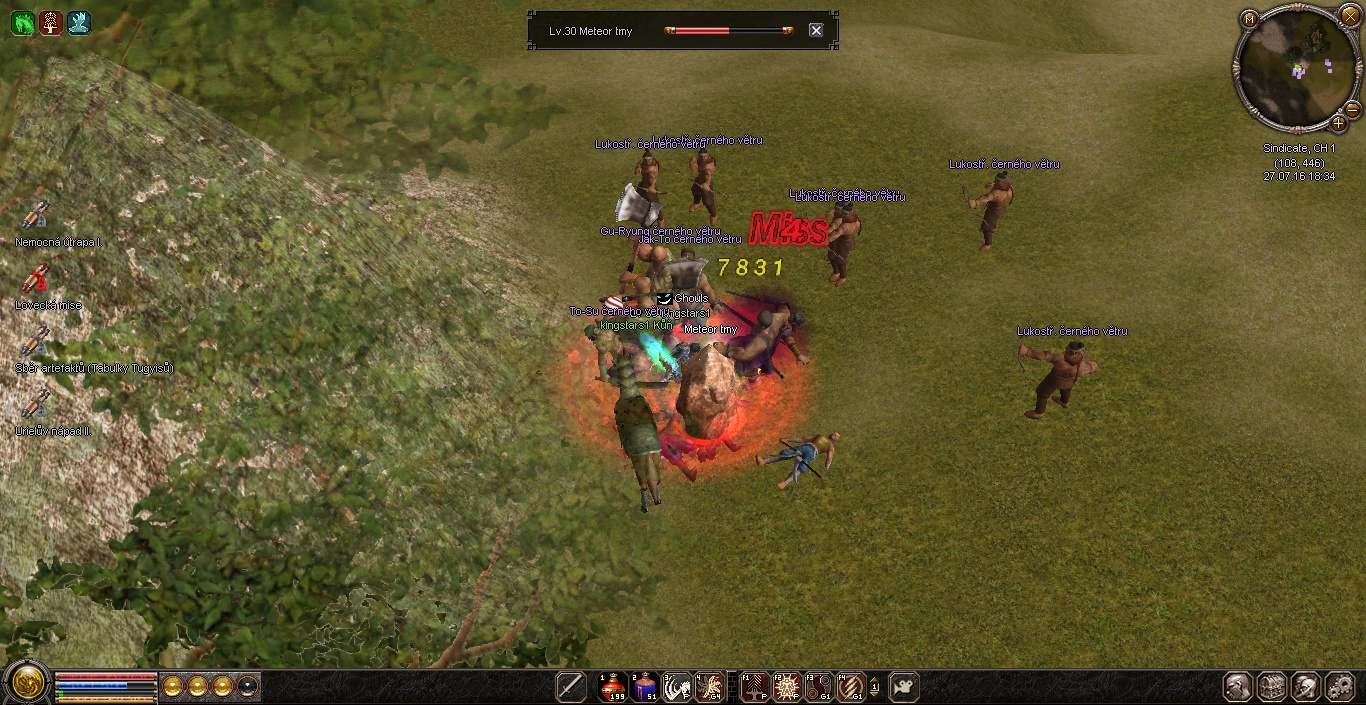Open the Sběr artefaktů quest scroll
This screenshot has width=1366, height=705.
click(36, 341)
